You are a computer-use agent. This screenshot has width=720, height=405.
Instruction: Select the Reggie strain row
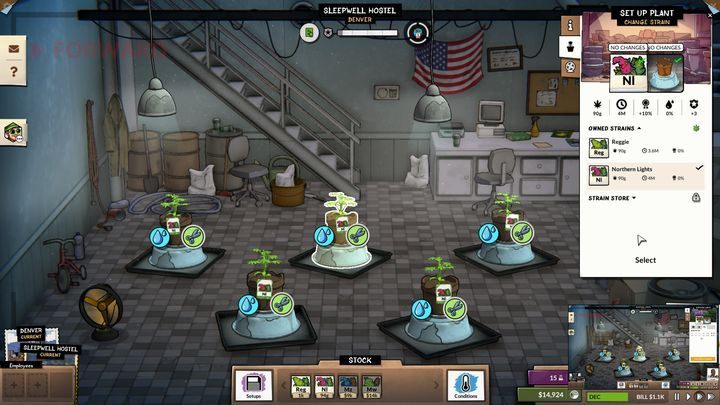645,146
